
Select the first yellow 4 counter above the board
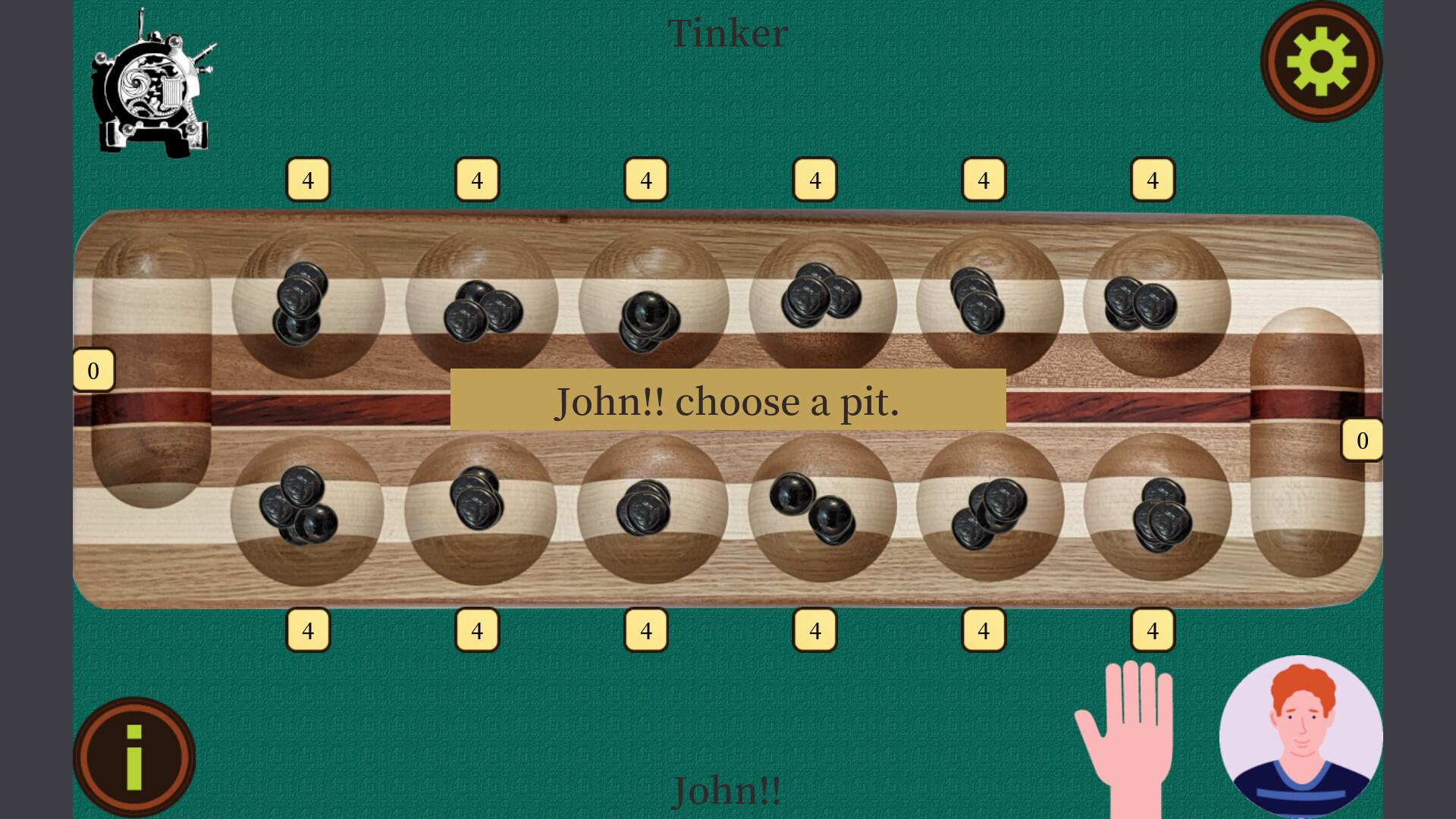[307, 180]
